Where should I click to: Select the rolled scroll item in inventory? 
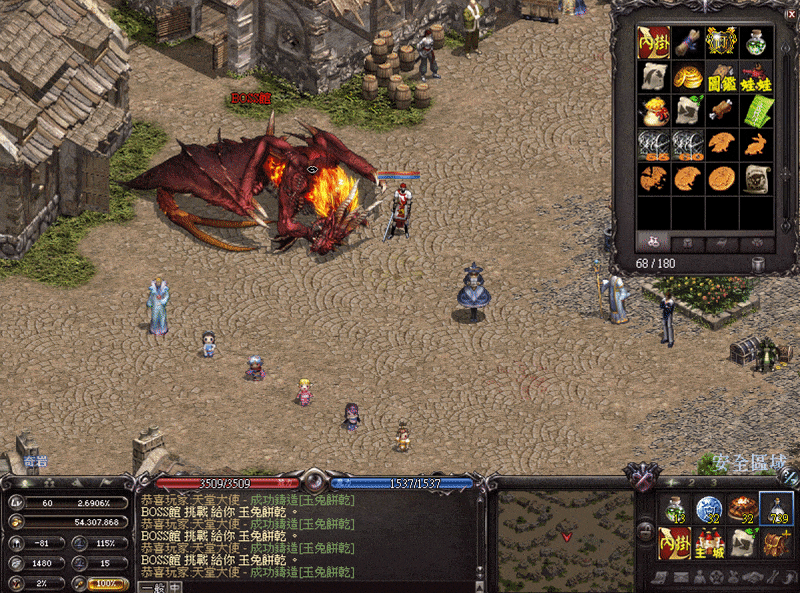(x=687, y=42)
